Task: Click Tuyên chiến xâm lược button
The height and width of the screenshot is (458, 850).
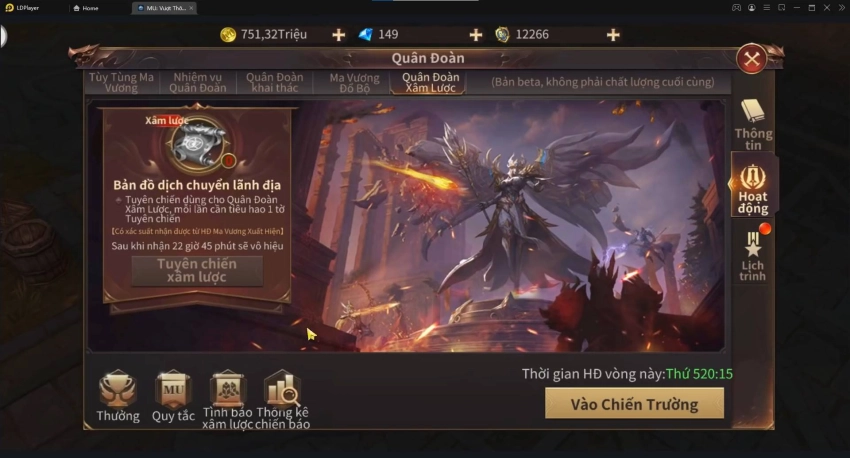Action: [x=197, y=270]
